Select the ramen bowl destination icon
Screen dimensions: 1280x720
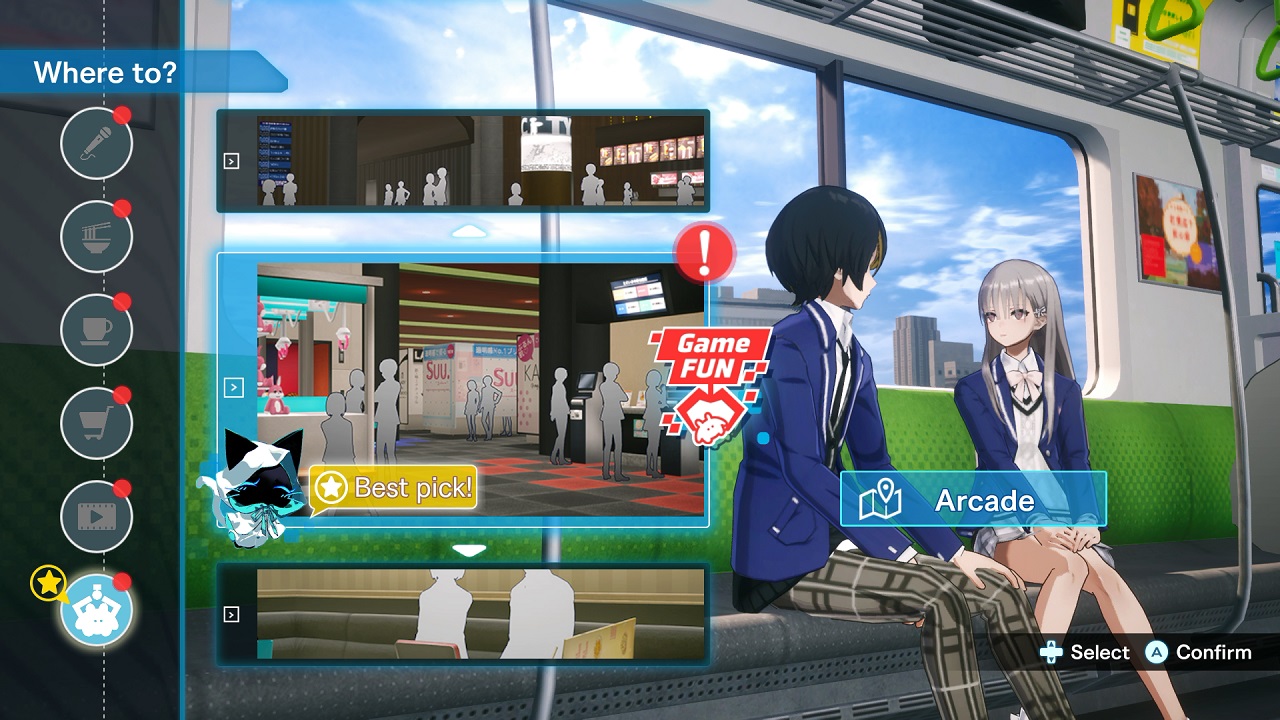click(x=96, y=237)
